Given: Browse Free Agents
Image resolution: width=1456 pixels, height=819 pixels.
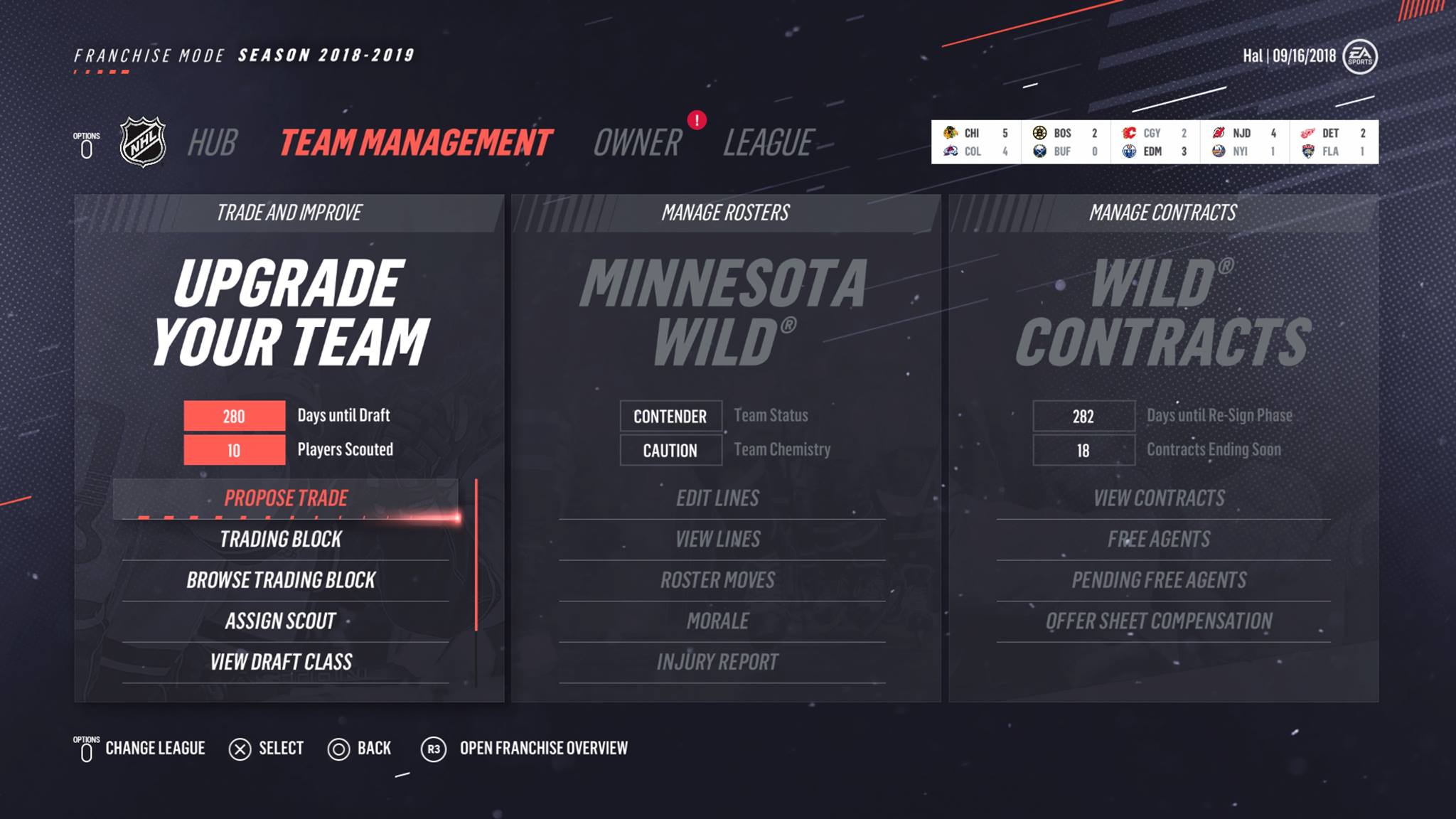Looking at the screenshot, I should point(1160,540).
